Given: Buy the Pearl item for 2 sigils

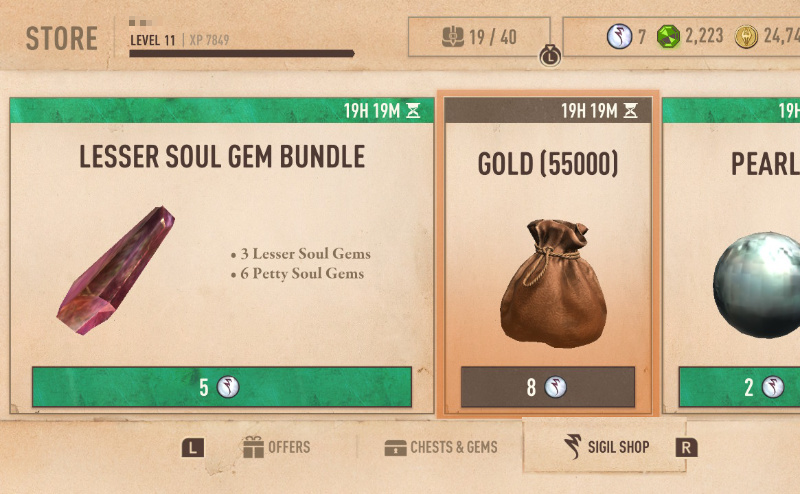Looking at the screenshot, I should point(740,387).
